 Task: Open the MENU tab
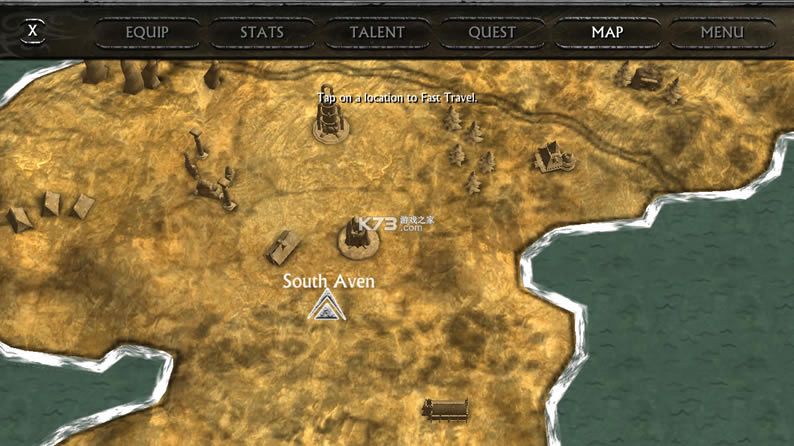[722, 32]
